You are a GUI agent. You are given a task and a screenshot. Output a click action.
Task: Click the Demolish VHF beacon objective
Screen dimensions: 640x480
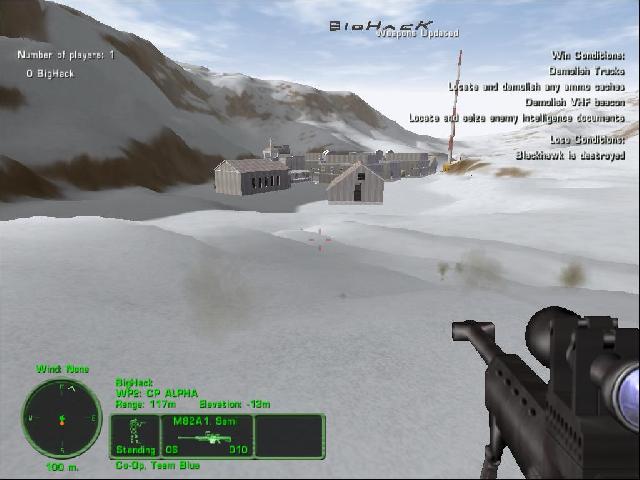coord(574,102)
